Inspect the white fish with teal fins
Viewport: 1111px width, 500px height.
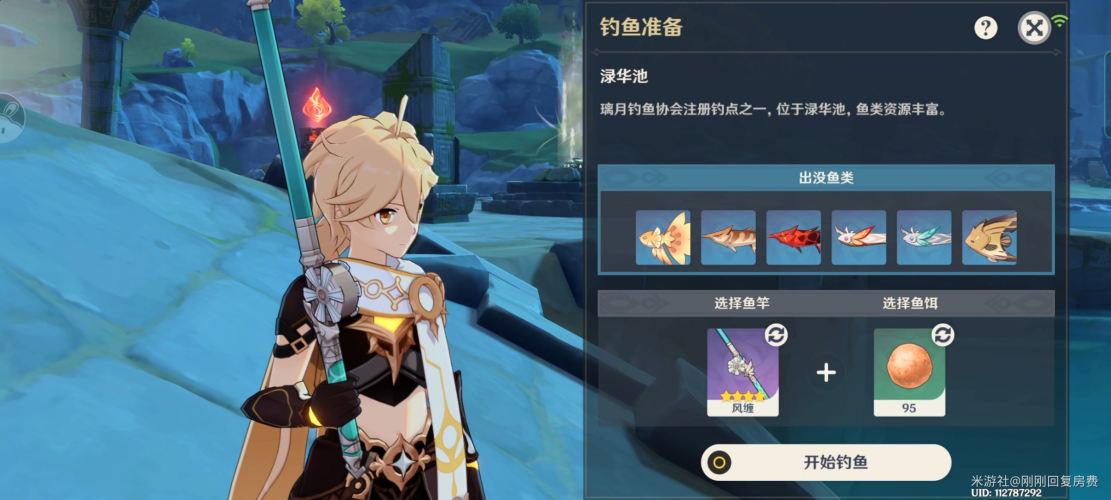click(x=923, y=237)
